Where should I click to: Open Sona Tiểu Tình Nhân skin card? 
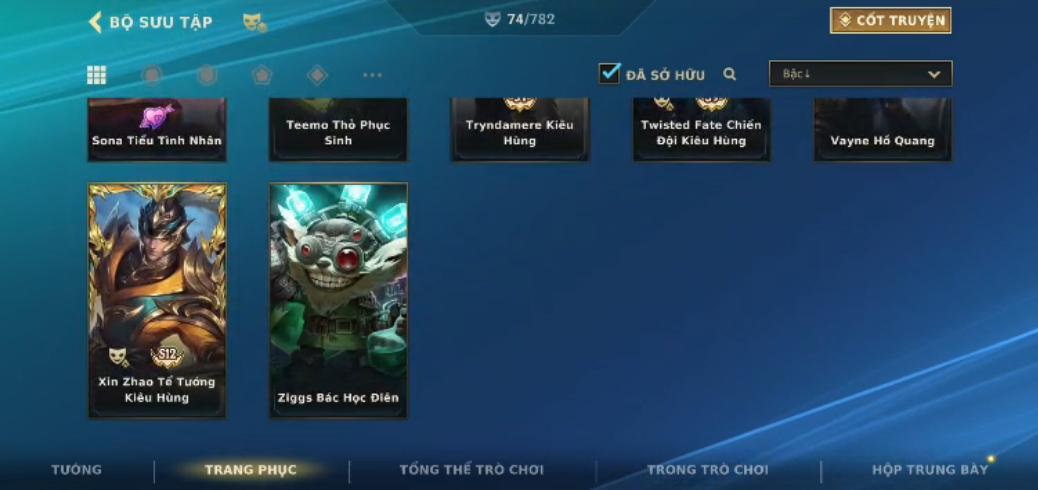157,130
